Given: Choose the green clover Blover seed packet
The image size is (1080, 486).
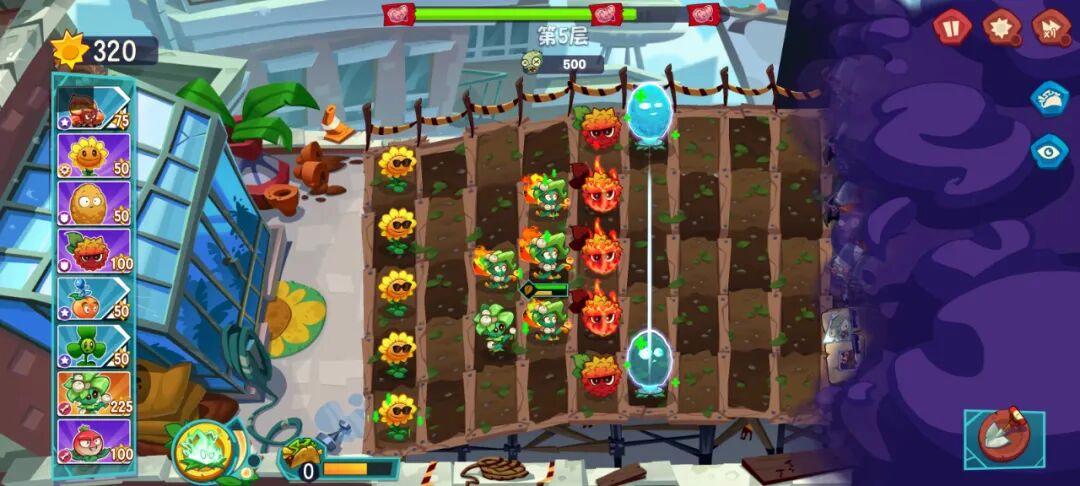Looking at the screenshot, I should tap(94, 346).
